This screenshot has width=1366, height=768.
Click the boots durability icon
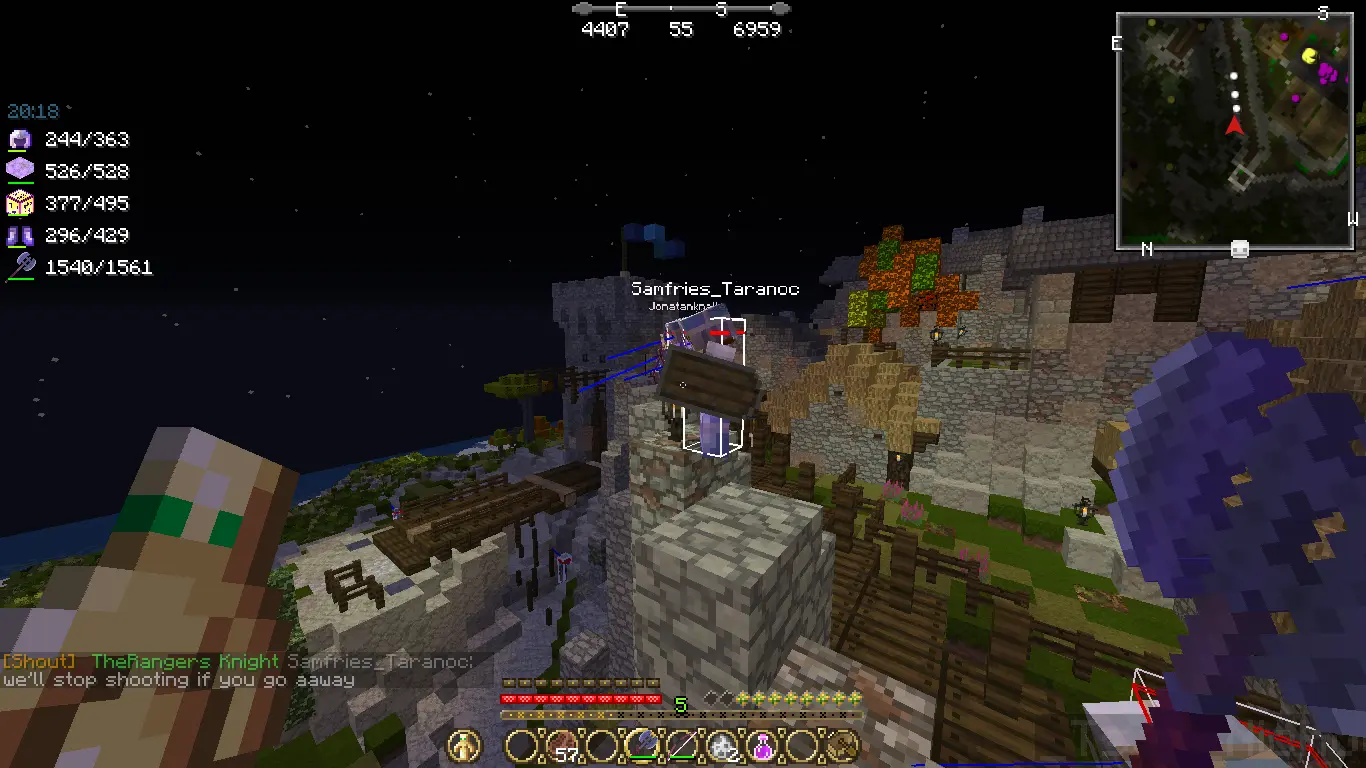20,236
